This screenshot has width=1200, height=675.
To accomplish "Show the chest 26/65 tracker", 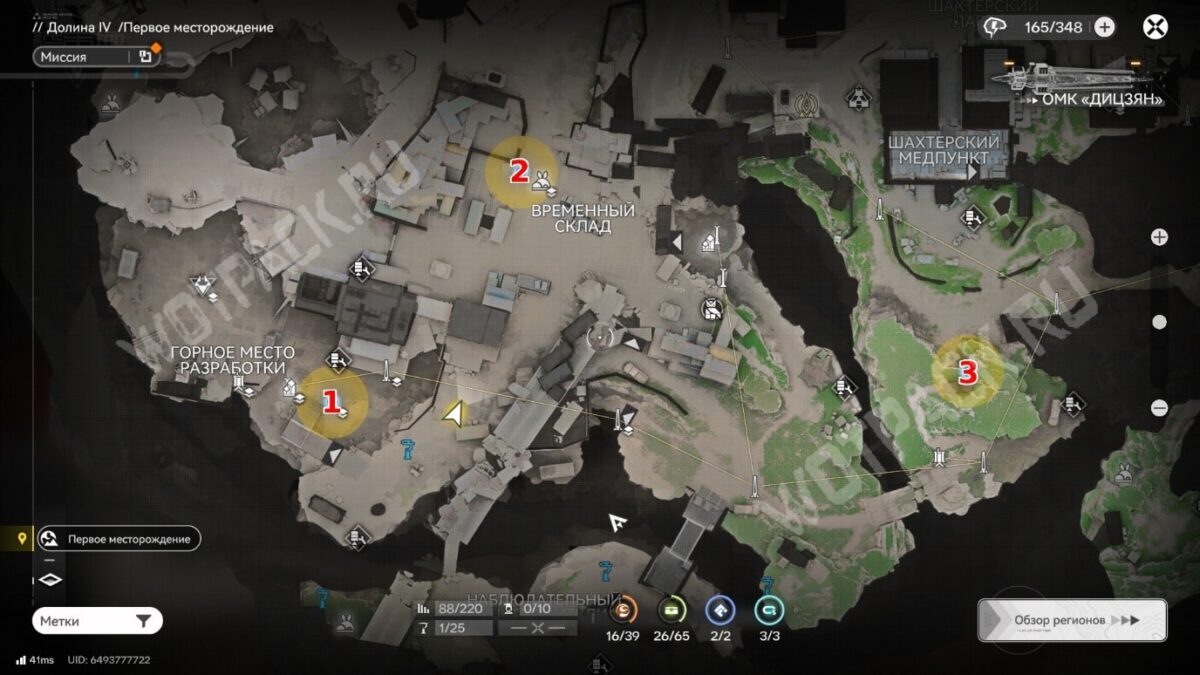I will tap(672, 611).
